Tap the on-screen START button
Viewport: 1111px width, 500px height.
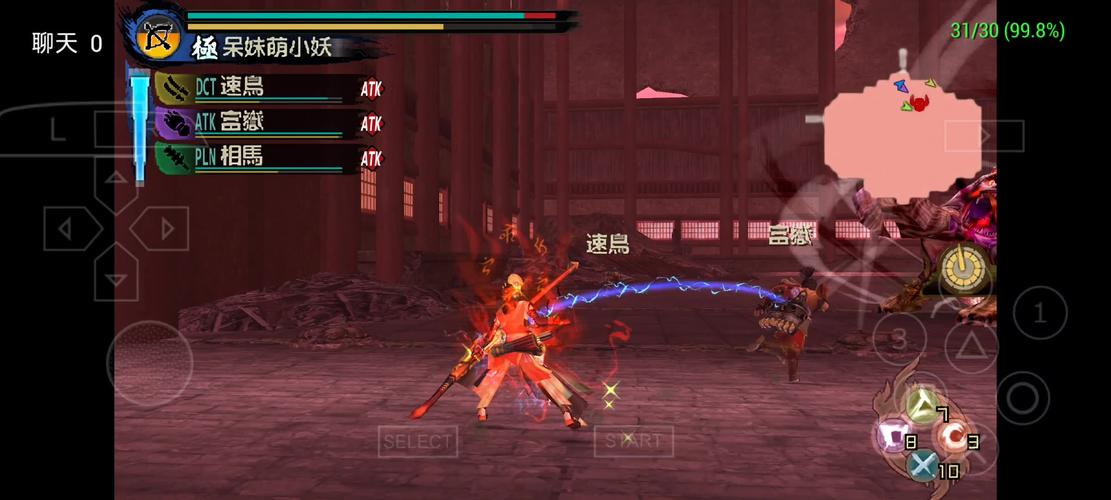(x=634, y=441)
